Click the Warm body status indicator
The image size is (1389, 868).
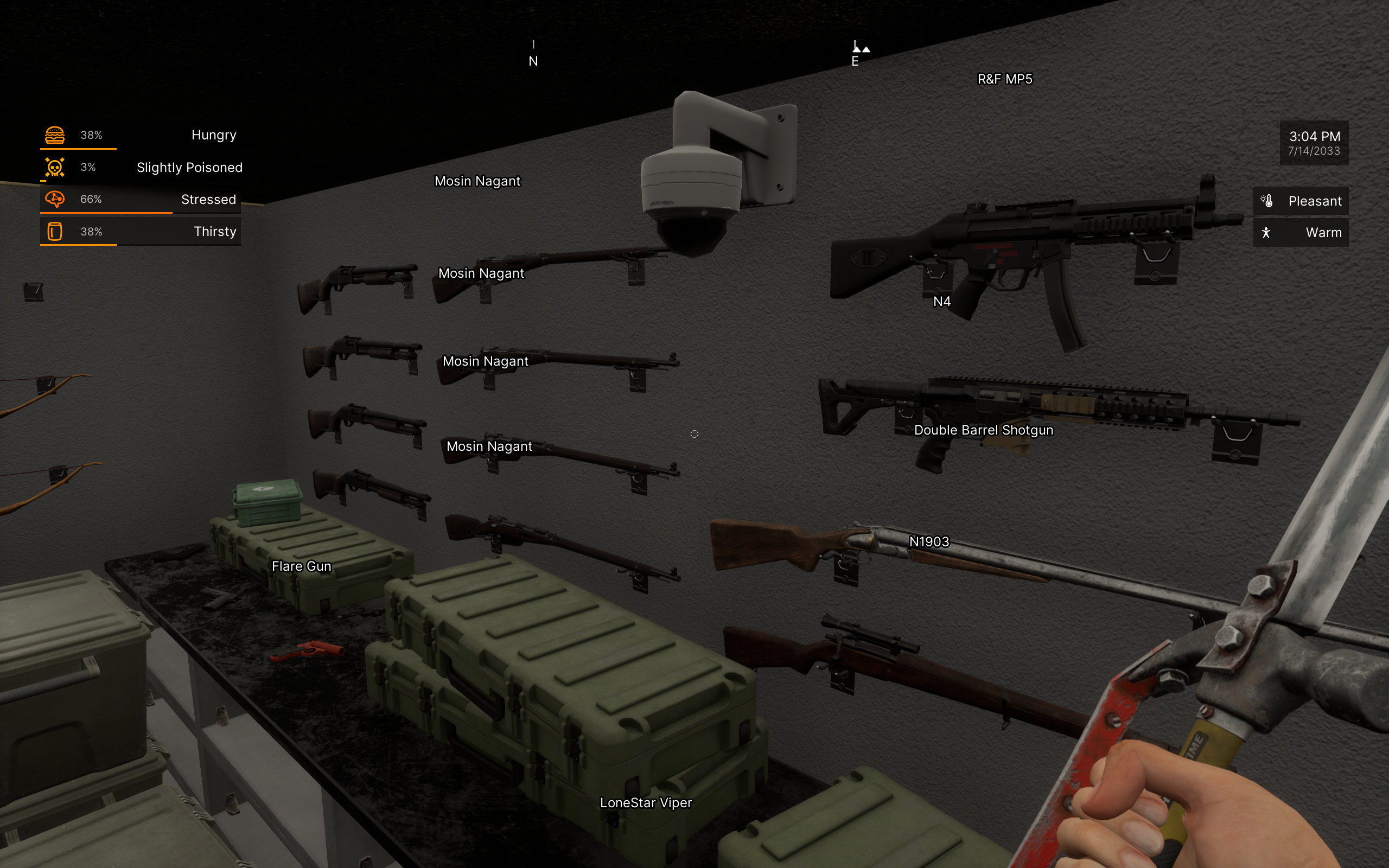point(1300,233)
